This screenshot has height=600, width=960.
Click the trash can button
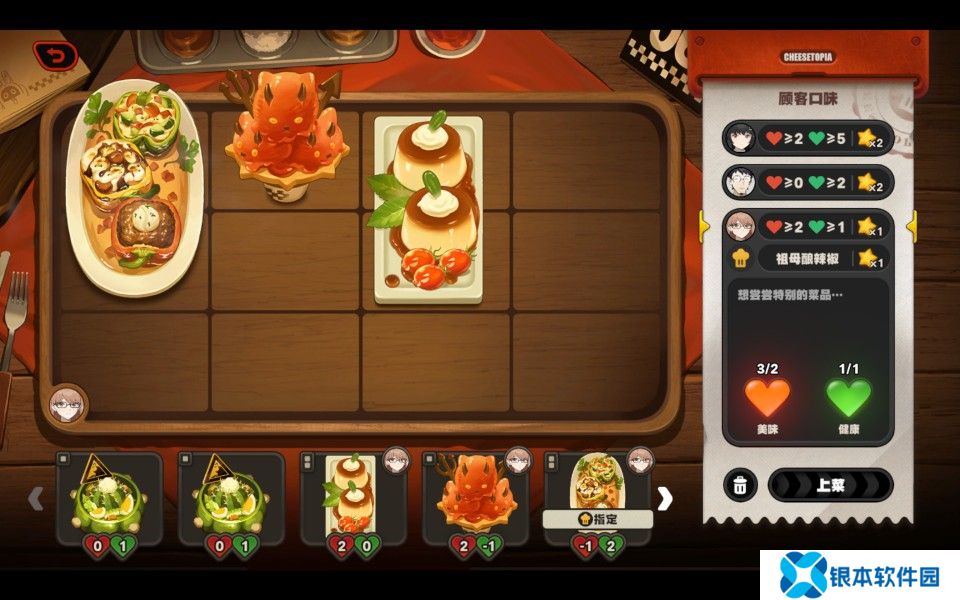[x=739, y=485]
